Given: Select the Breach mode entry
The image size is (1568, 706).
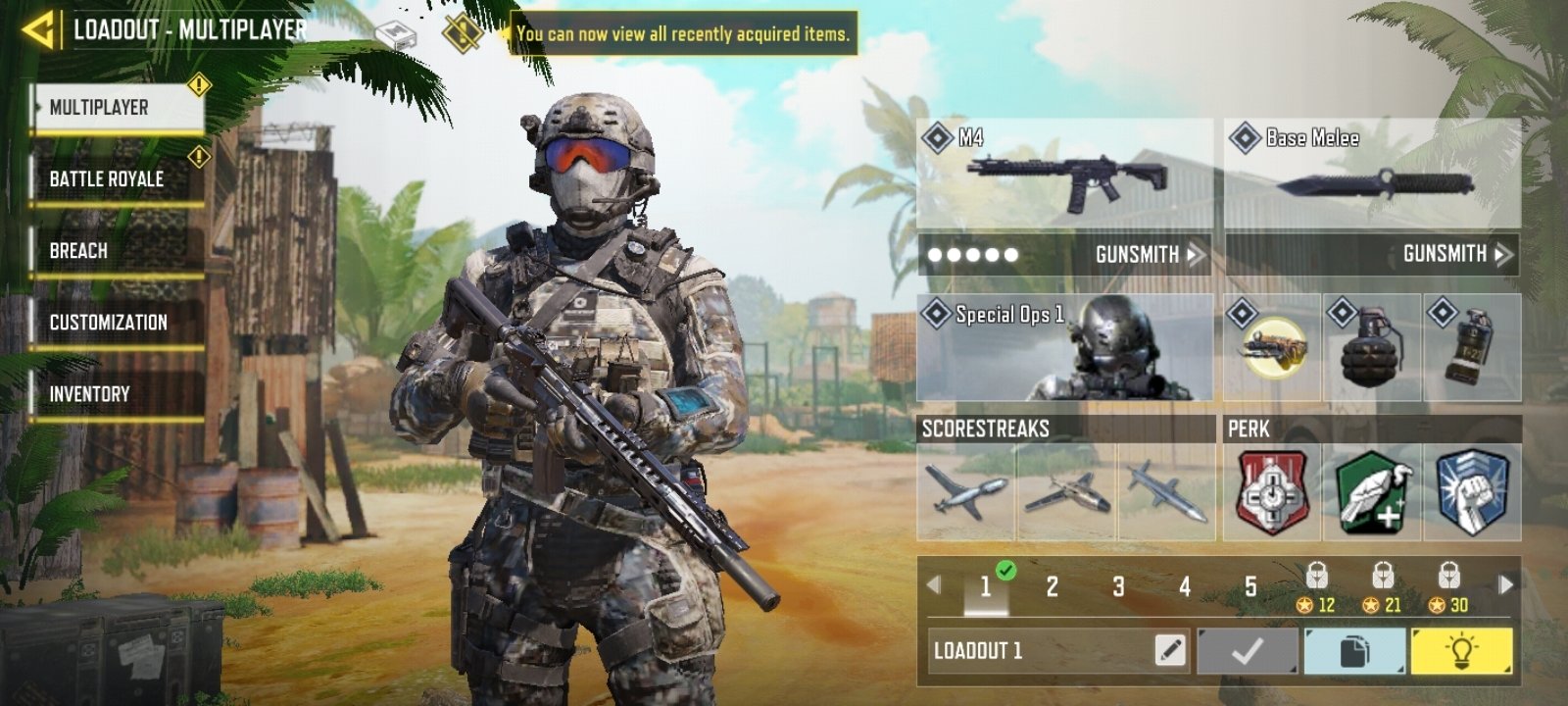Looking at the screenshot, I should point(78,250).
